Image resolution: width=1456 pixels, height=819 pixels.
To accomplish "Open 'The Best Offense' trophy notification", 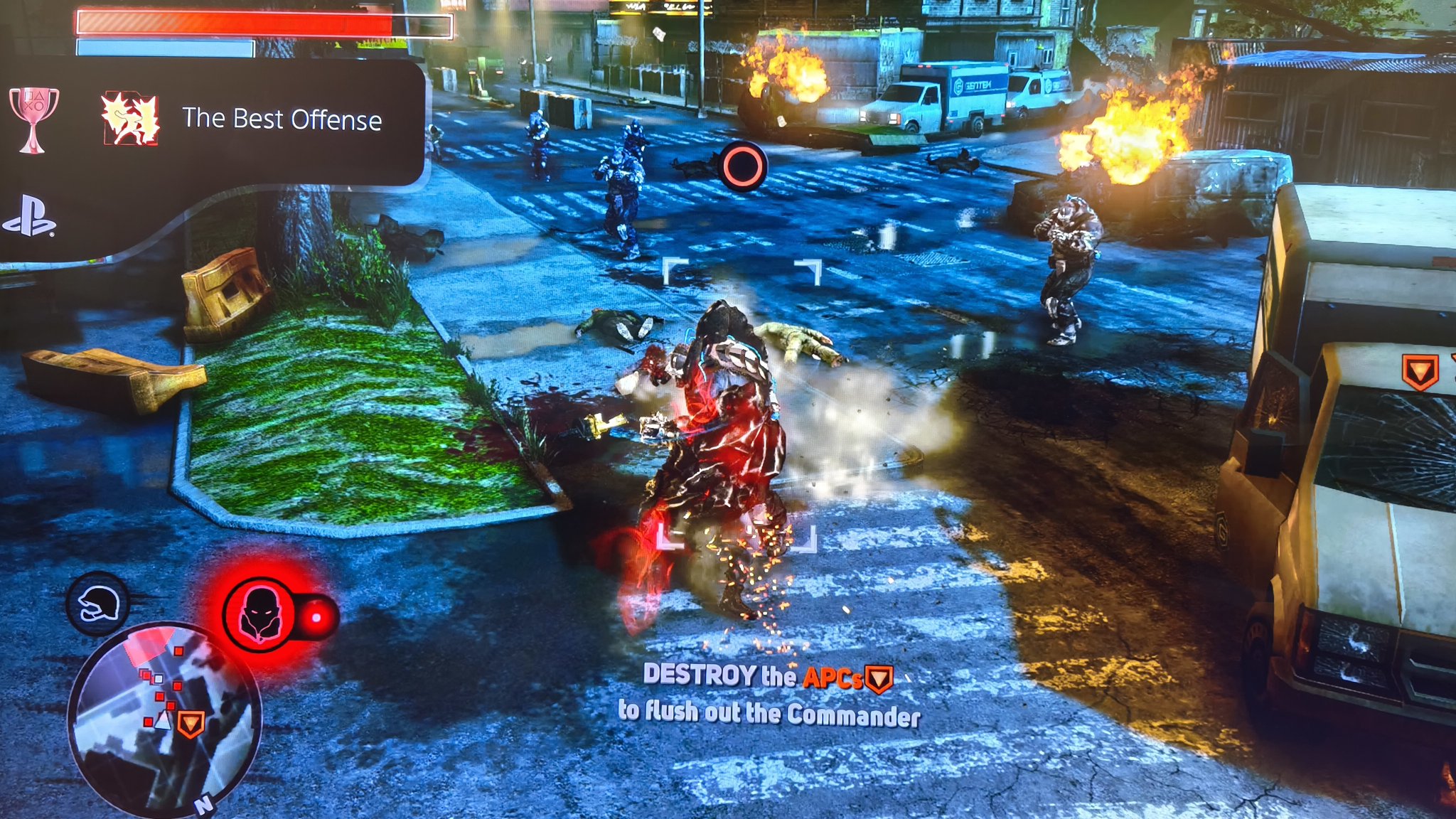I will click(x=282, y=119).
